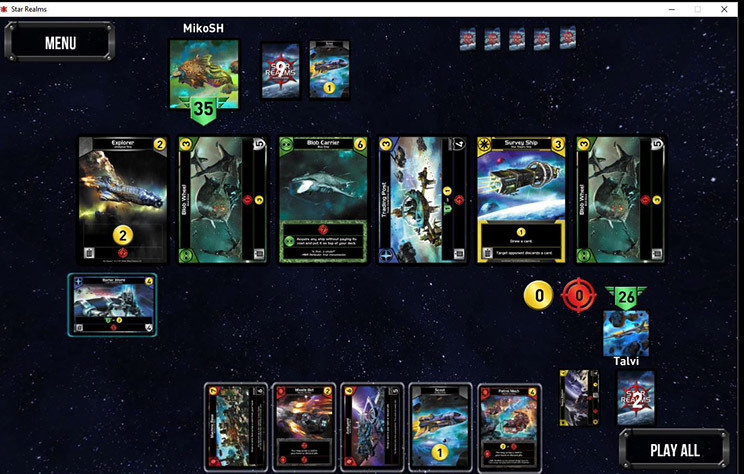Activate the Barter World base in play

click(x=111, y=304)
